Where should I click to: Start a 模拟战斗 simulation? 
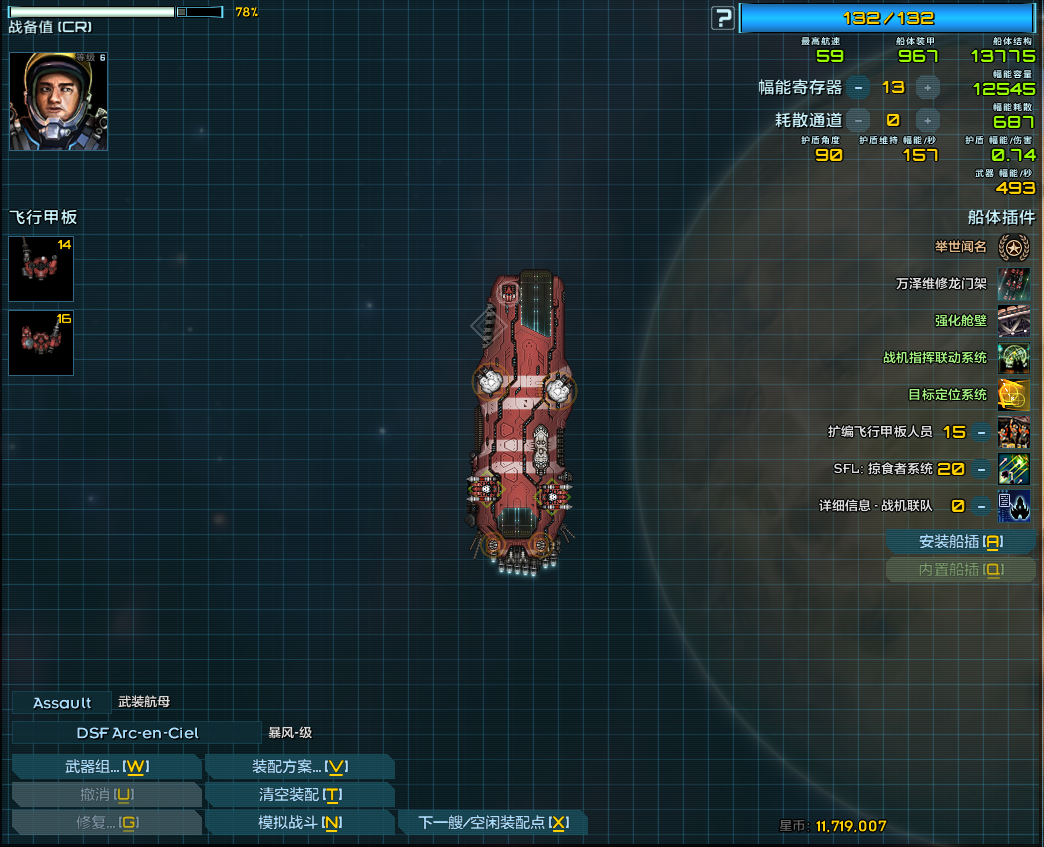[x=299, y=823]
